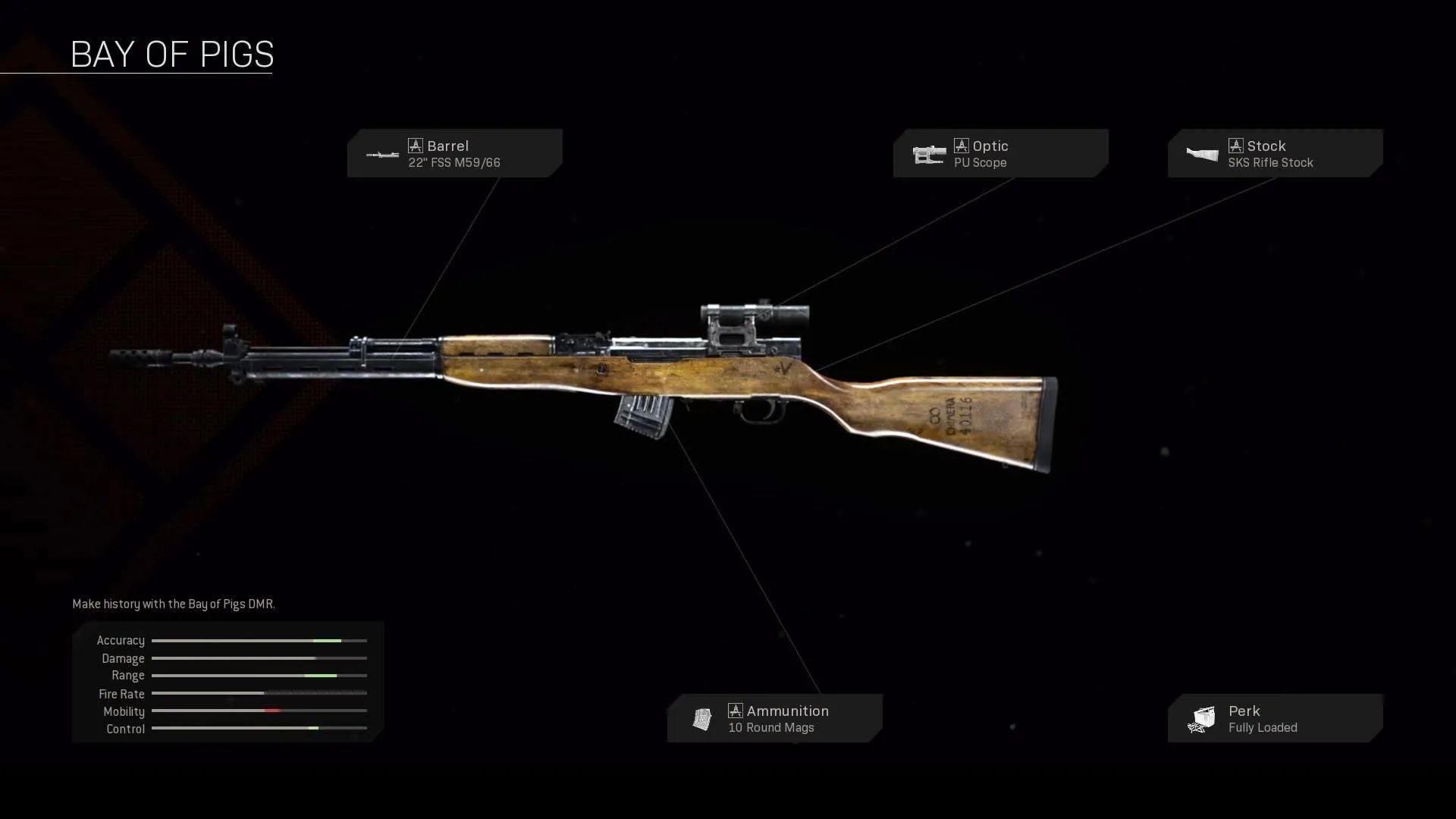Click the attachment badge on the Ammunition slot
The height and width of the screenshot is (819, 1456).
point(735,711)
